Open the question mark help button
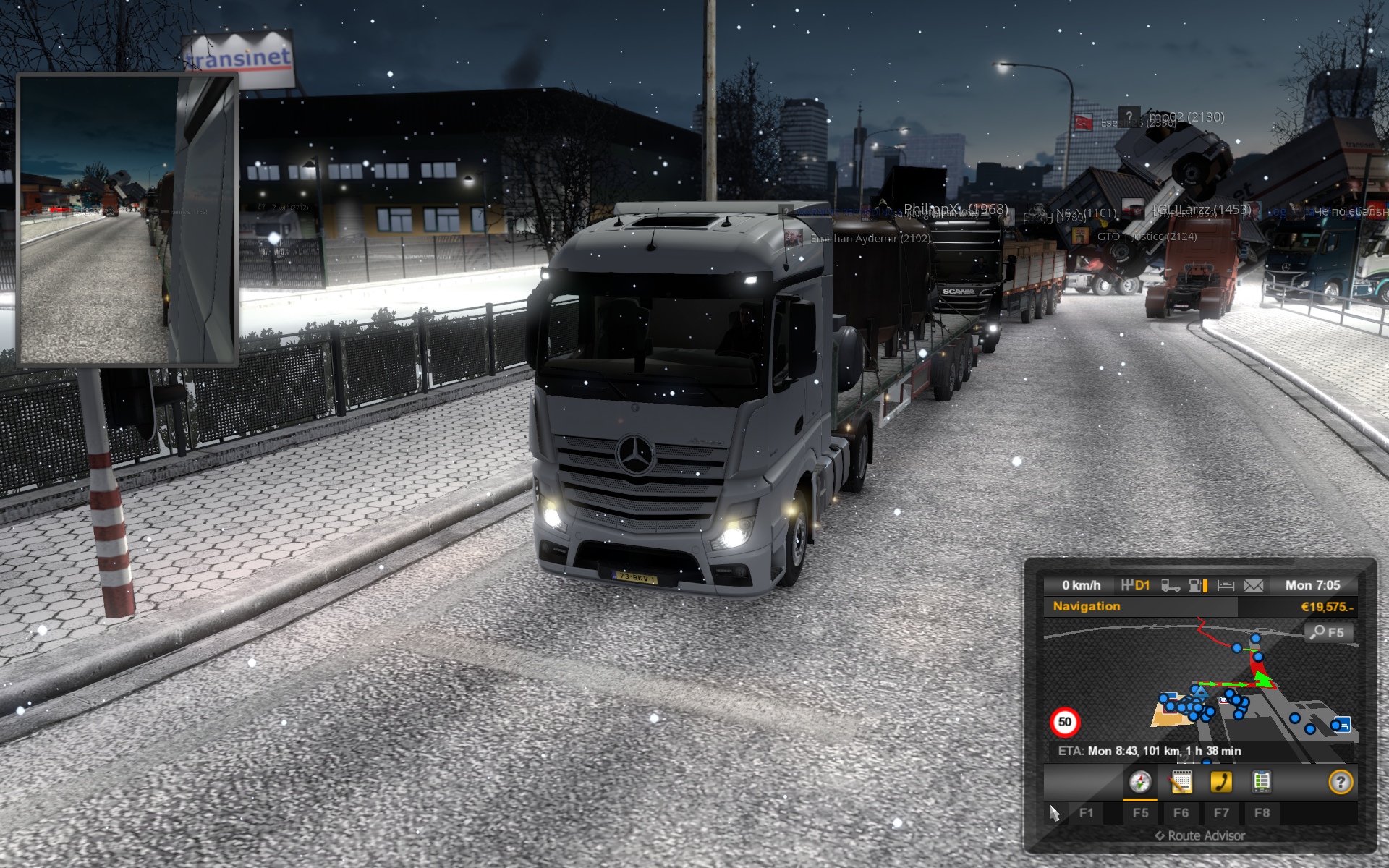Viewport: 1389px width, 868px height. click(x=1341, y=782)
